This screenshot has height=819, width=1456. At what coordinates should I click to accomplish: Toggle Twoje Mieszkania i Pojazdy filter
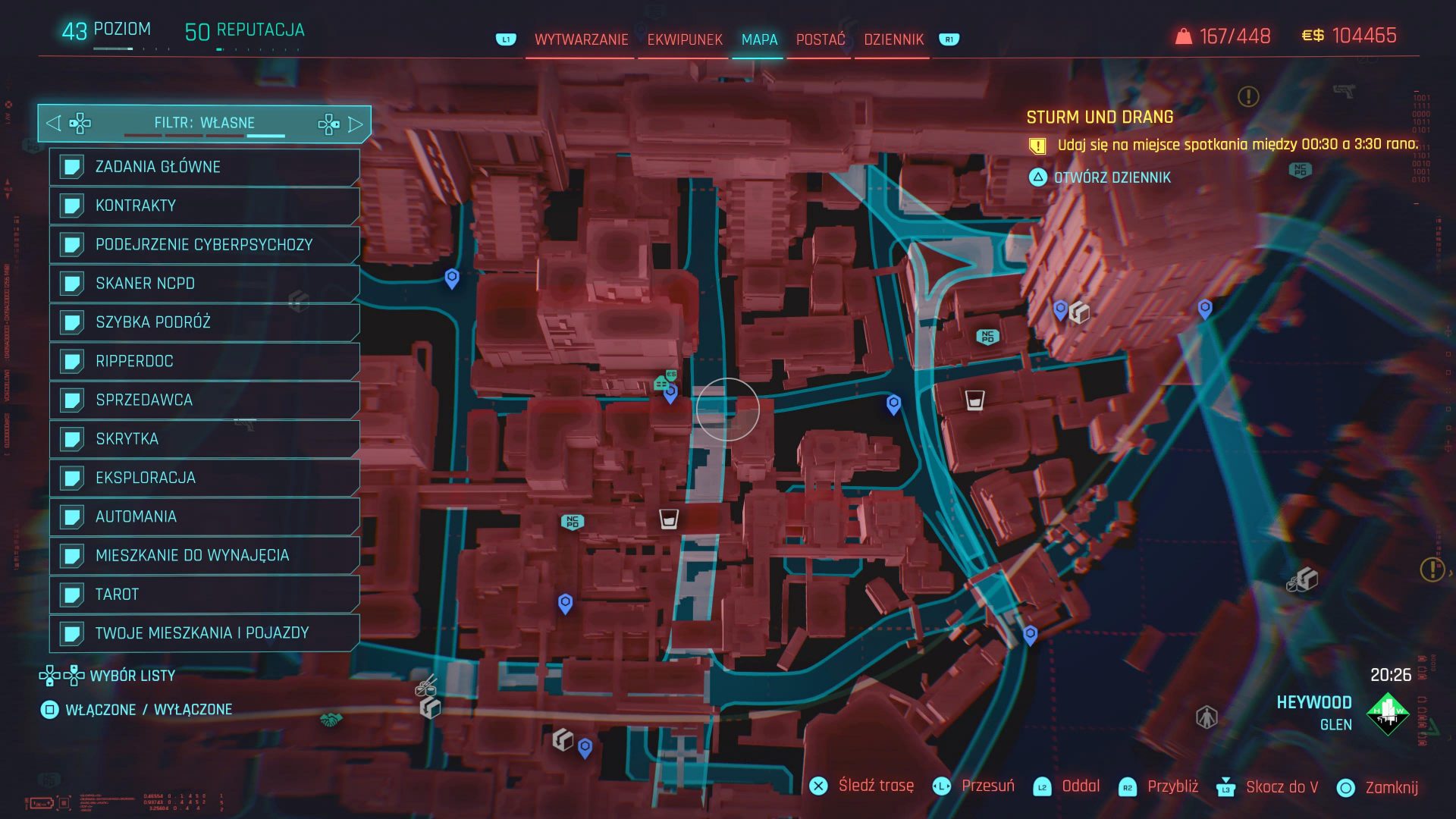(204, 633)
